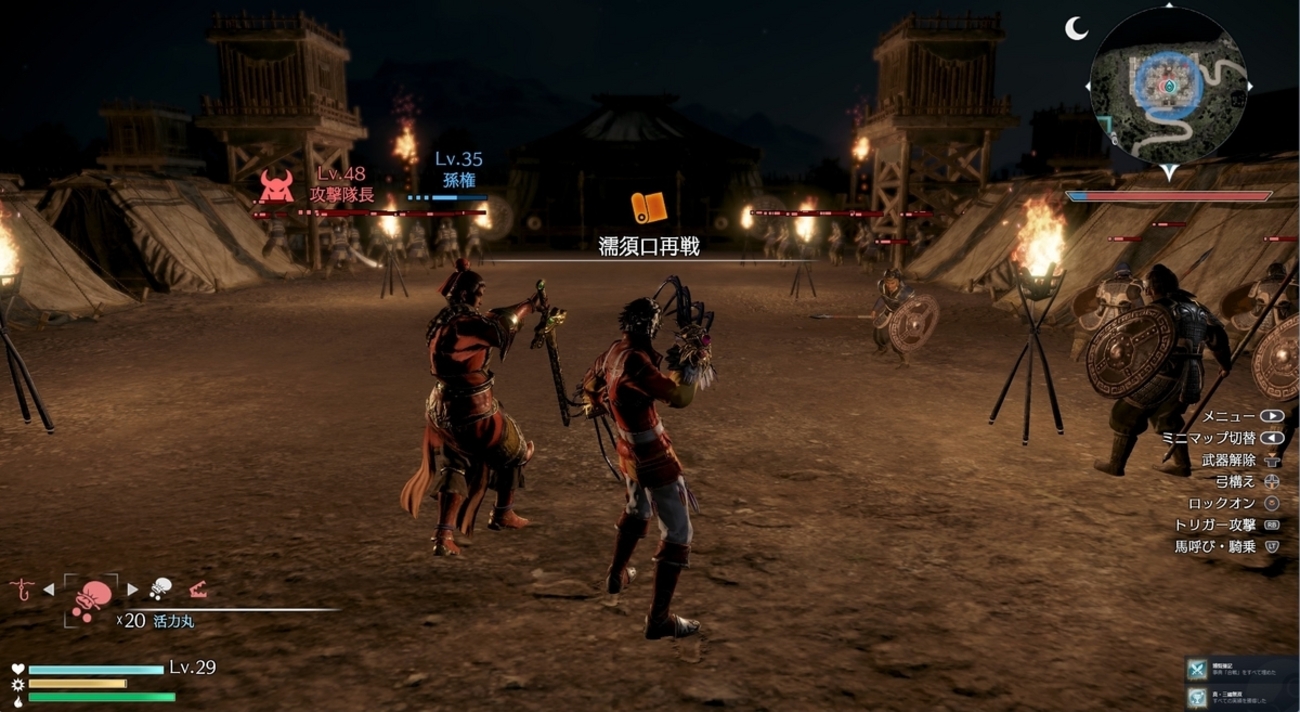Cycle items with the left arrow
The height and width of the screenshot is (712, 1300).
(x=48, y=589)
